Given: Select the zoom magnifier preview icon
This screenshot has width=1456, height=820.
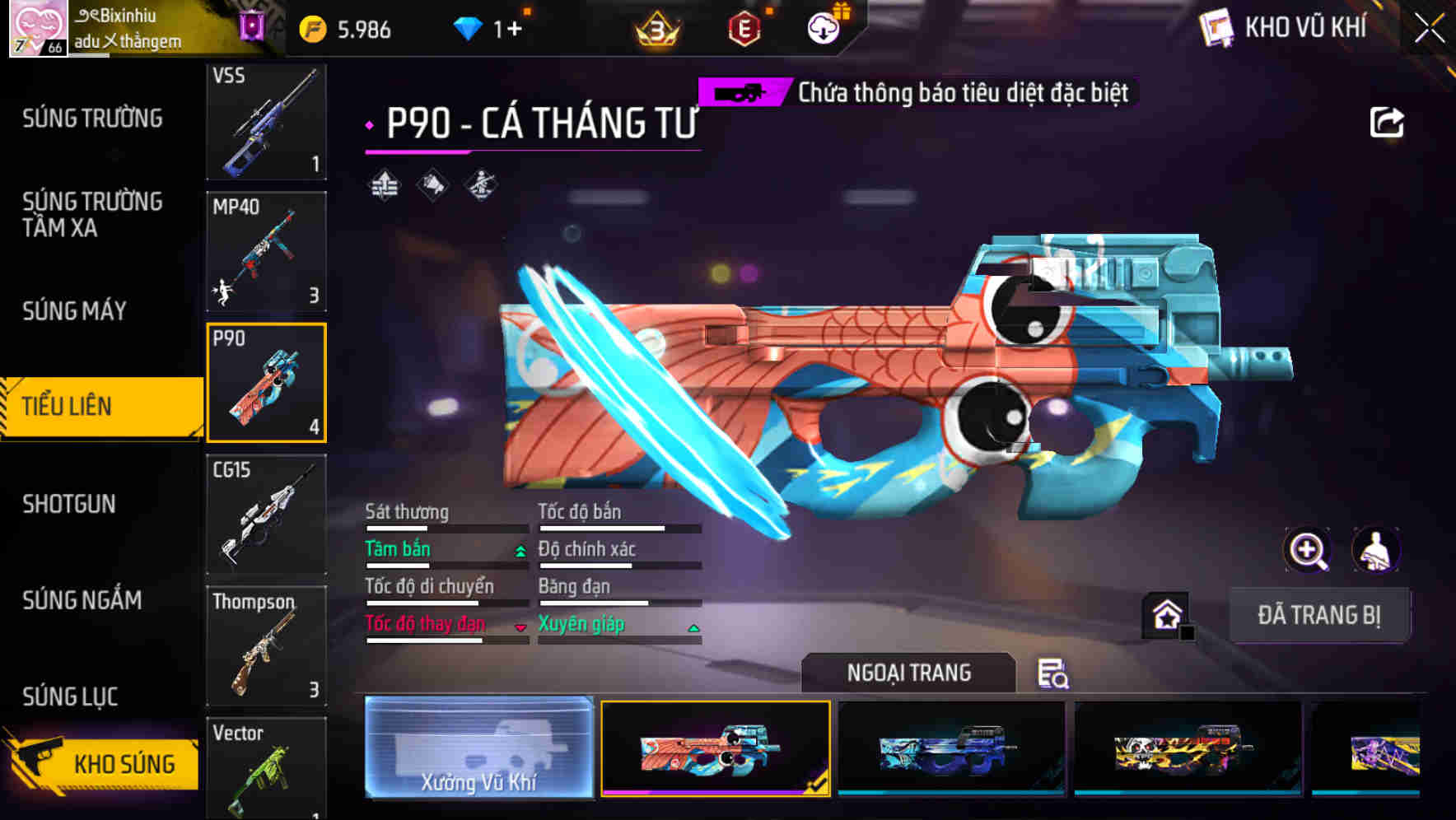Looking at the screenshot, I should pos(1308,550).
